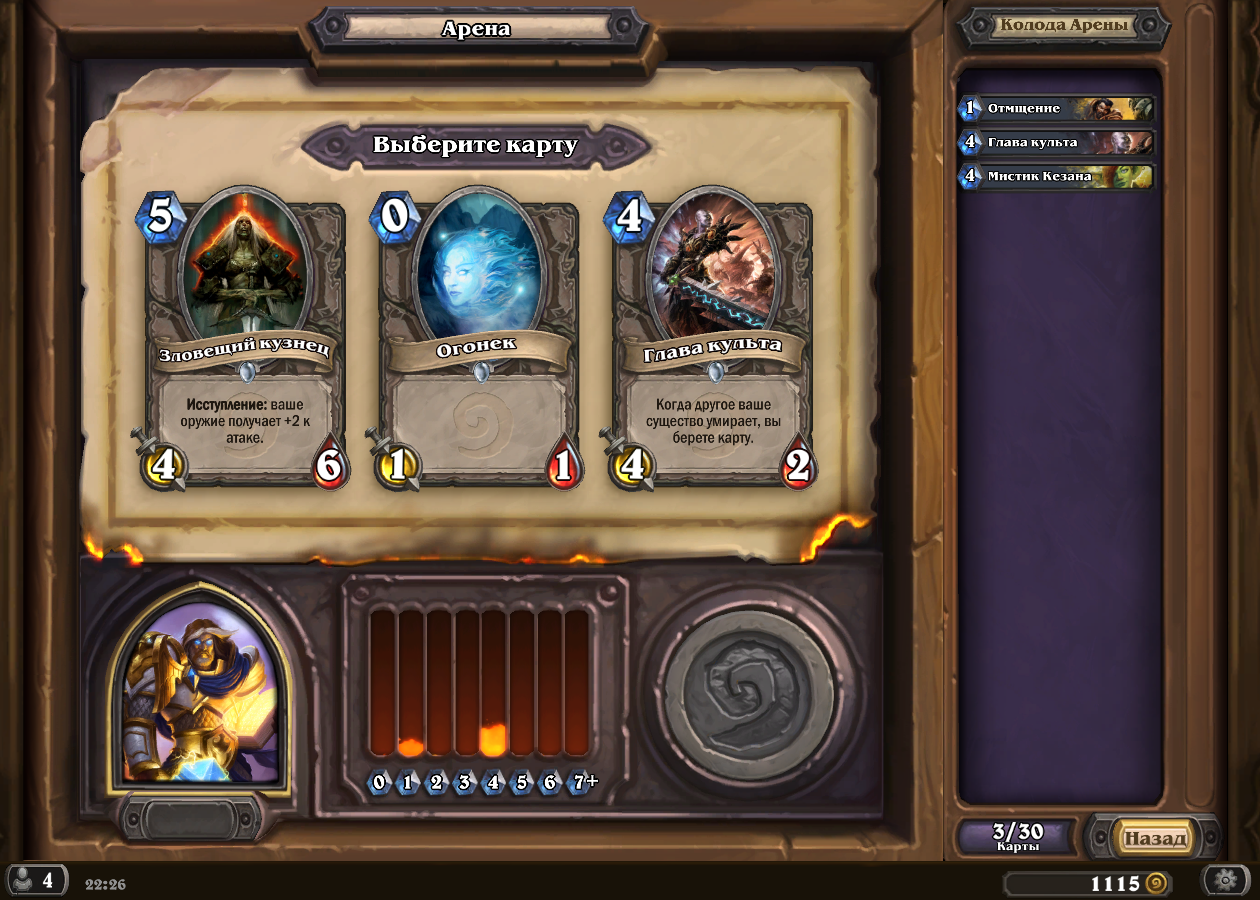Click the paladin hero portrait
This screenshot has width=1260, height=900.
point(200,692)
